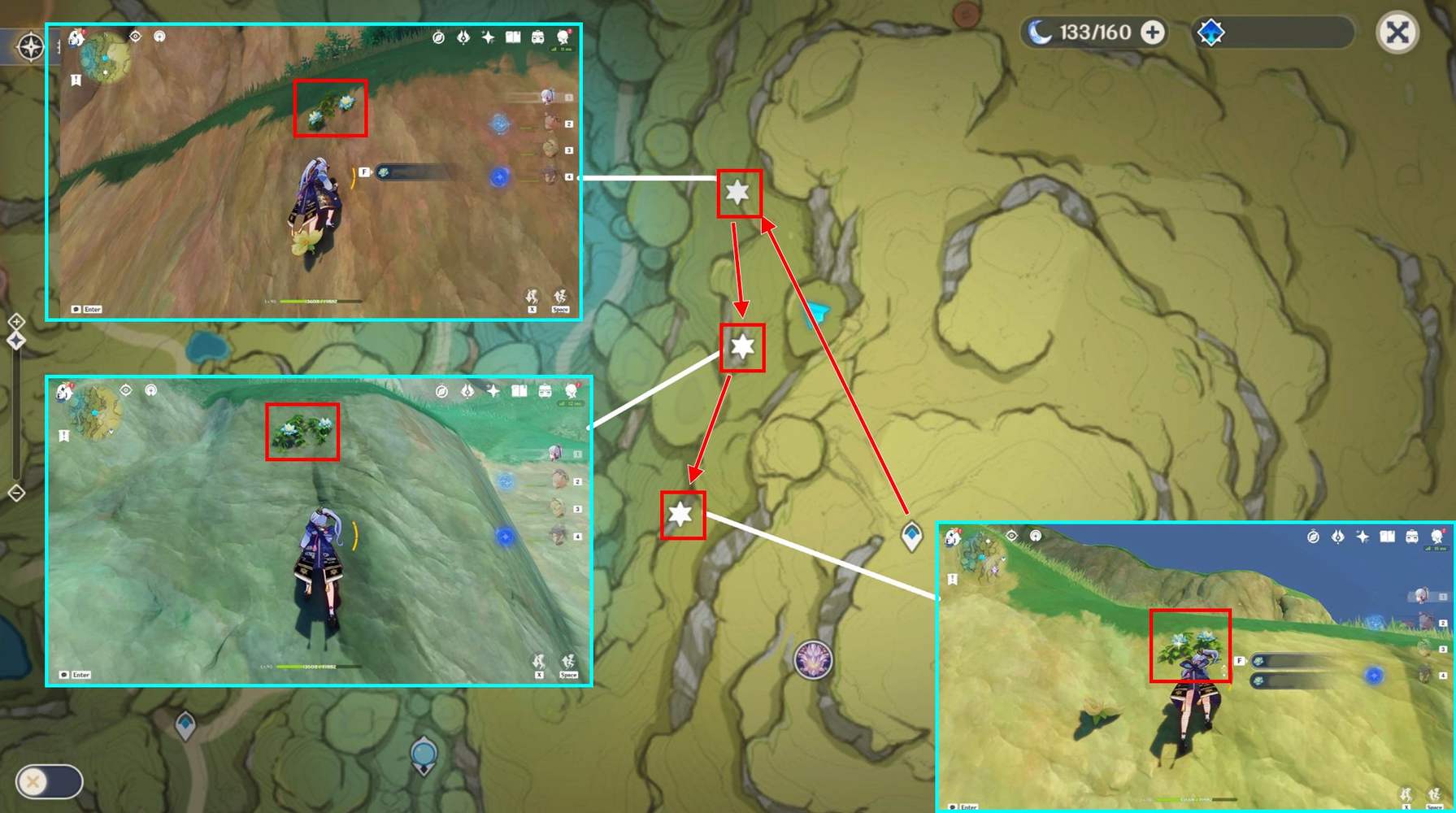Zoom out with the minus below the map slider
Screen dimensions: 1456x813
(x=16, y=493)
